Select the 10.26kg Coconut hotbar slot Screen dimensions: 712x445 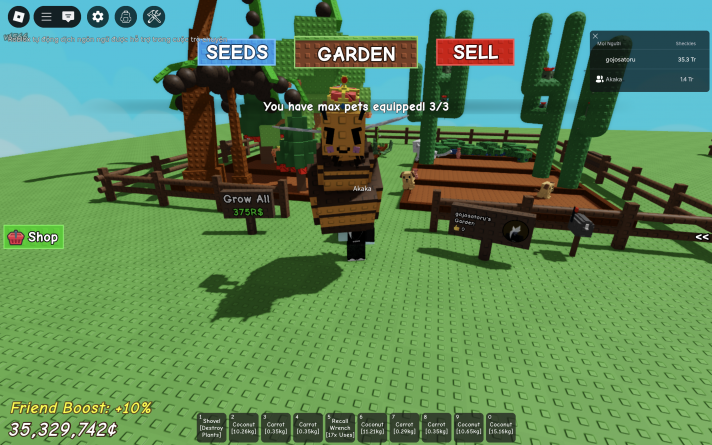pyautogui.click(x=243, y=427)
